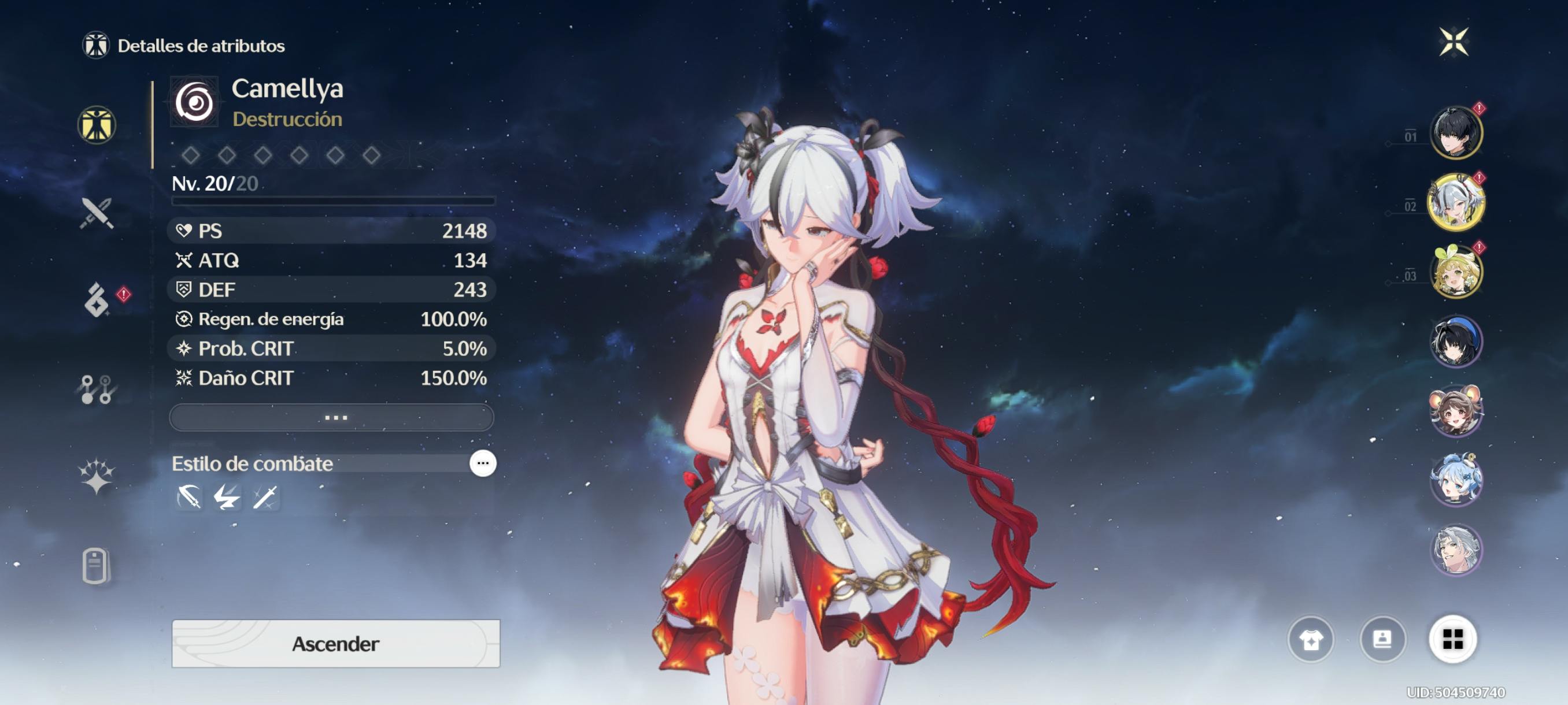Pick the character portrait with the blue beret
Viewport: 1568px width, 705px height.
coord(1455,342)
